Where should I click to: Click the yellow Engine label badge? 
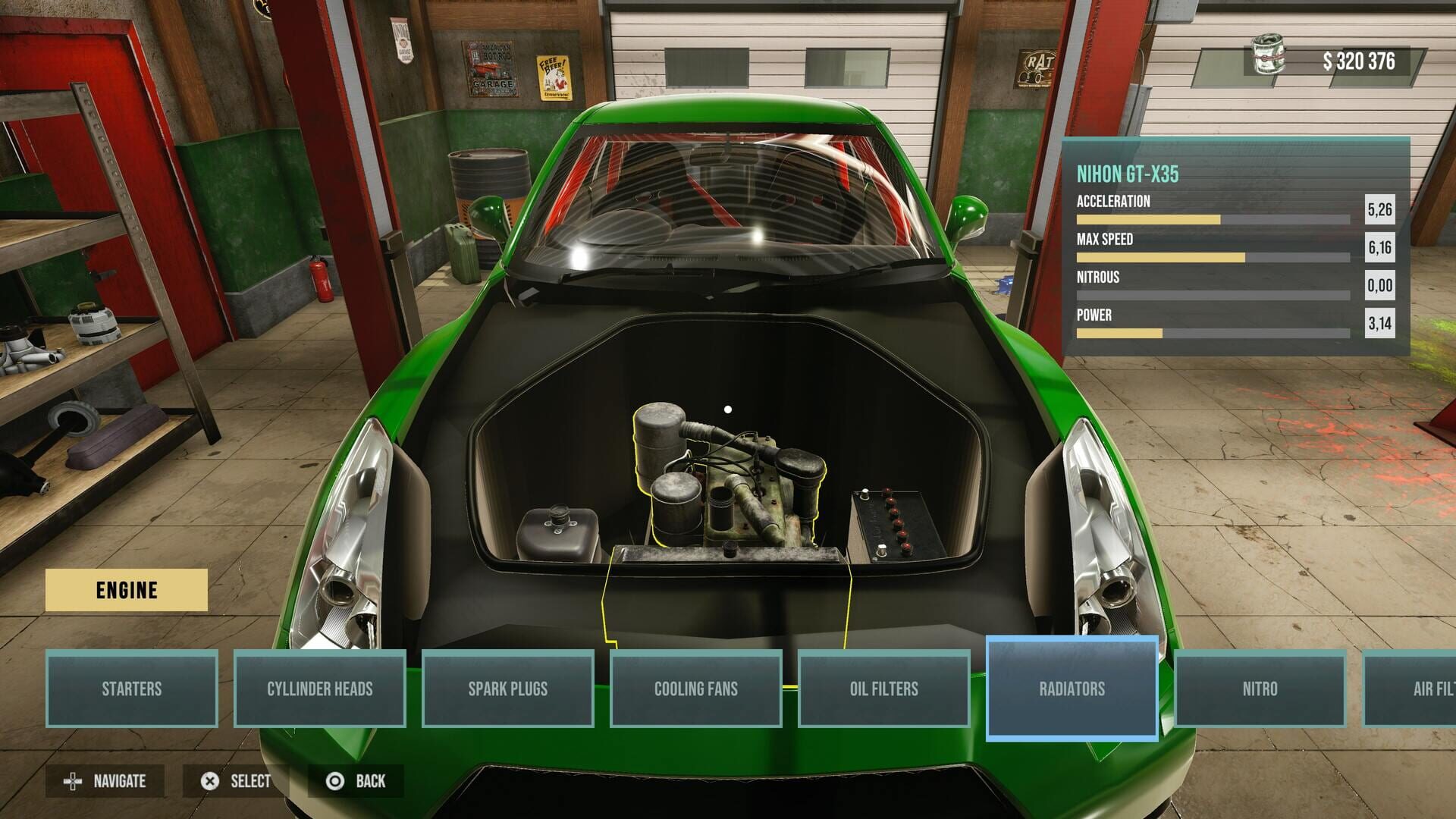(127, 589)
